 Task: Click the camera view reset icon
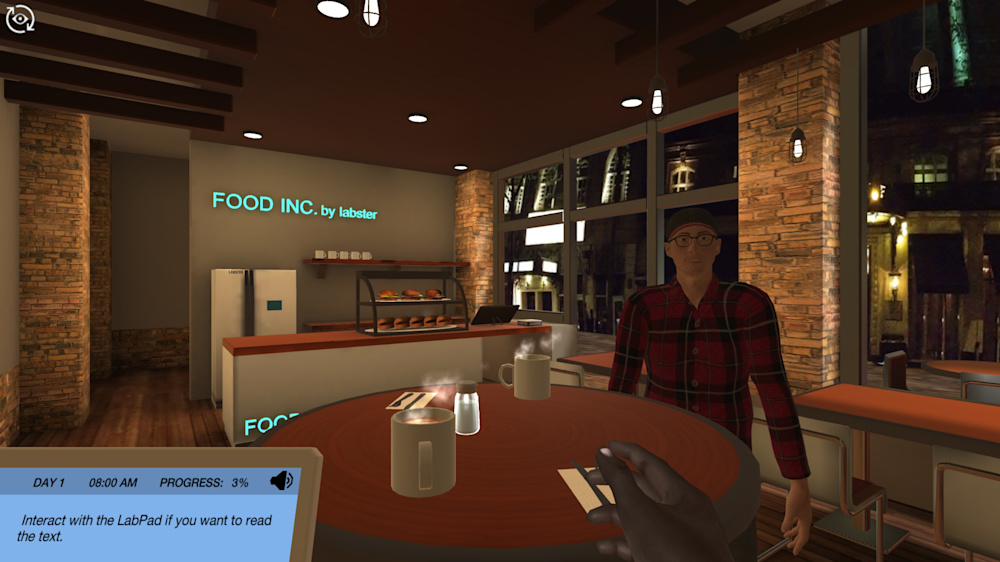(x=20, y=19)
